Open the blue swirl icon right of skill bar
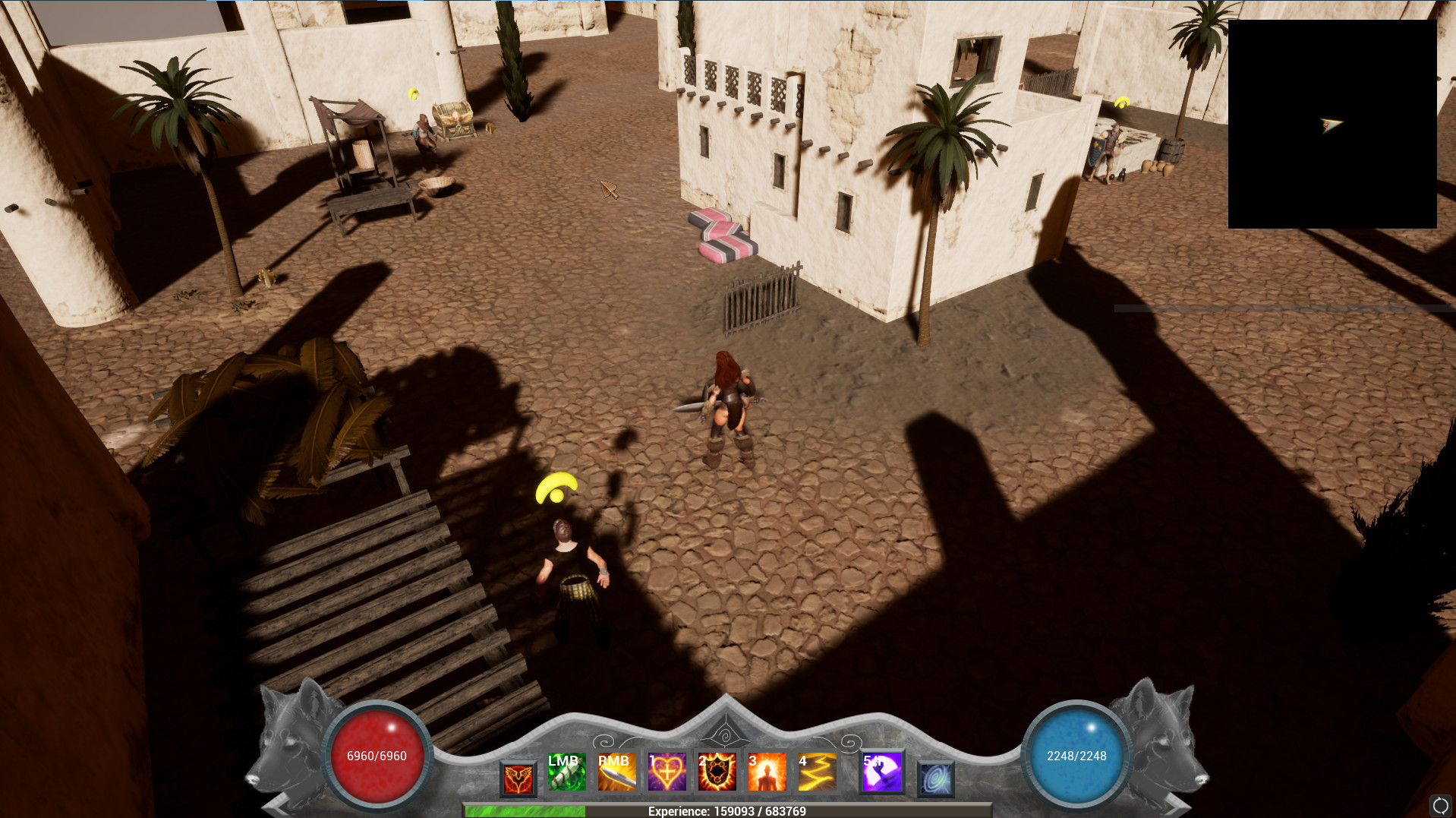 pos(935,778)
